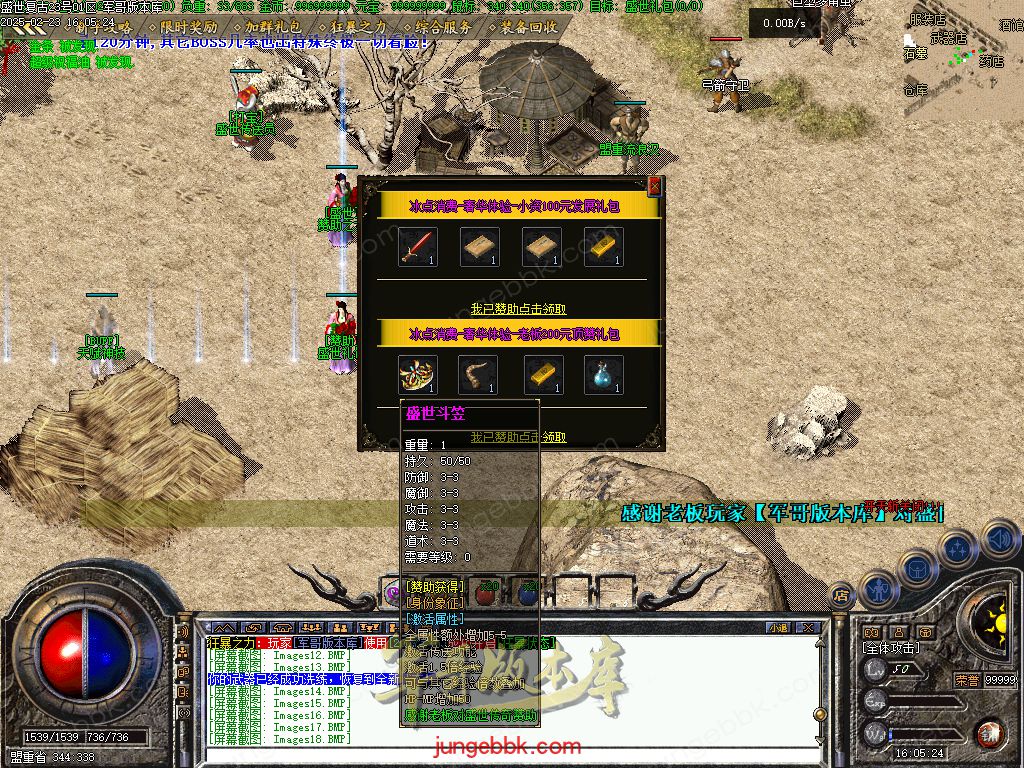Claim the 100元 pack via 我已赞助点击领取
Image resolution: width=1024 pixels, height=768 pixels.
[x=518, y=309]
